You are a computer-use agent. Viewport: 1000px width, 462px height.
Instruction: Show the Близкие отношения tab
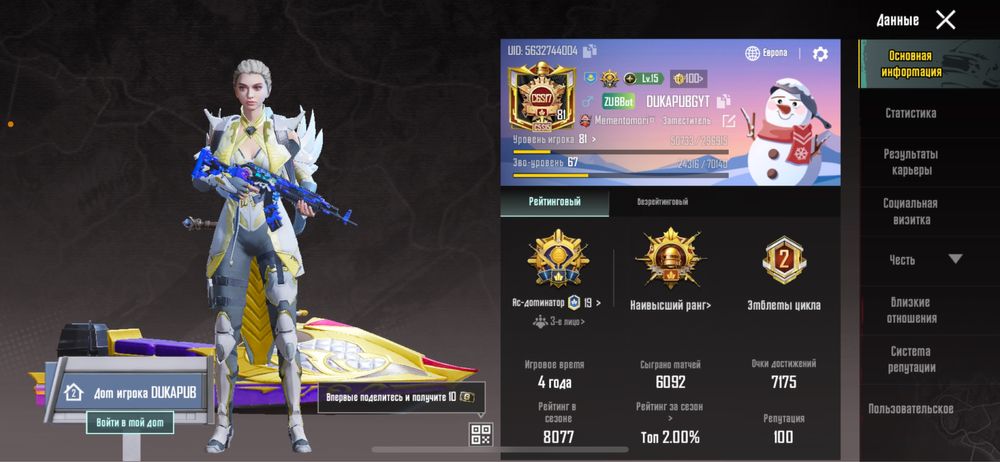(910, 310)
